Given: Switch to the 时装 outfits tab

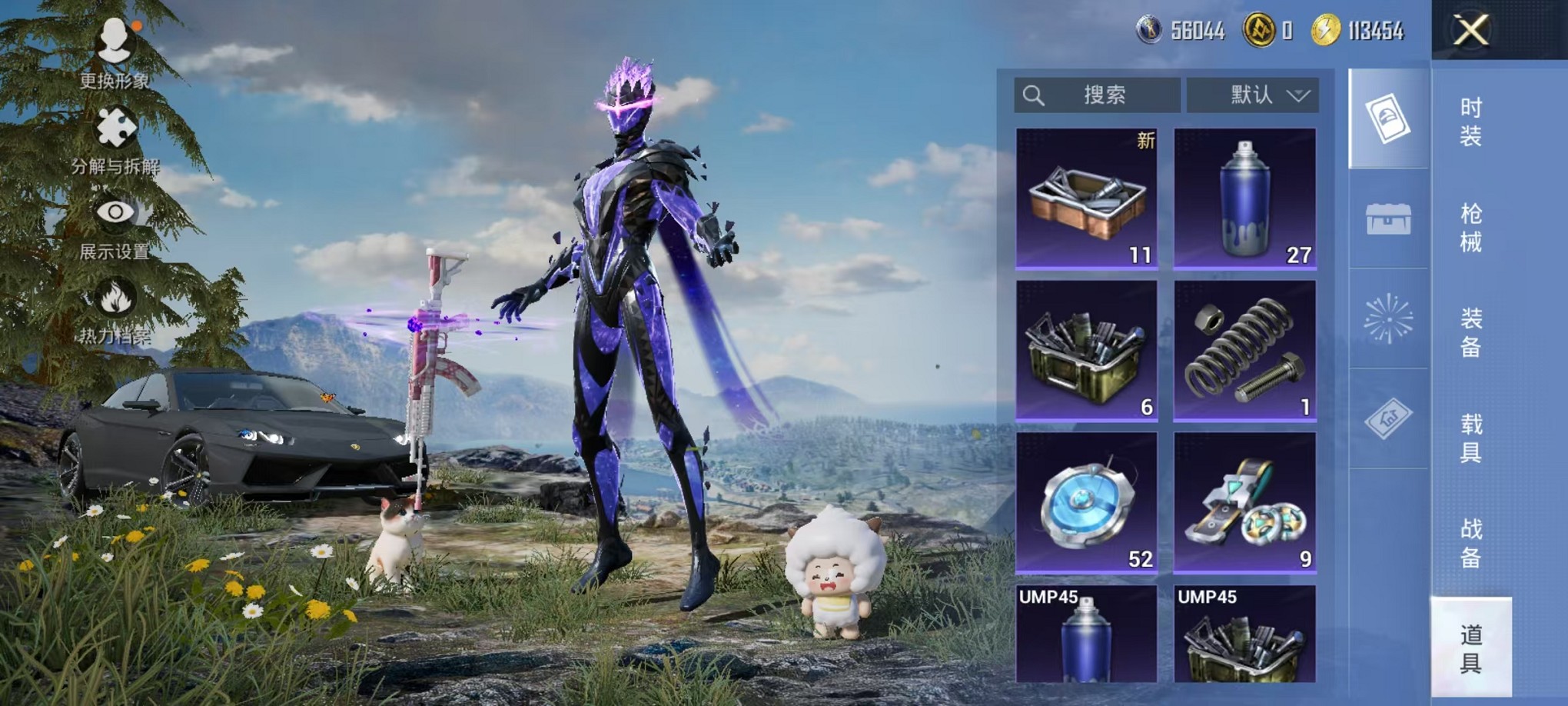Looking at the screenshot, I should tap(1470, 122).
